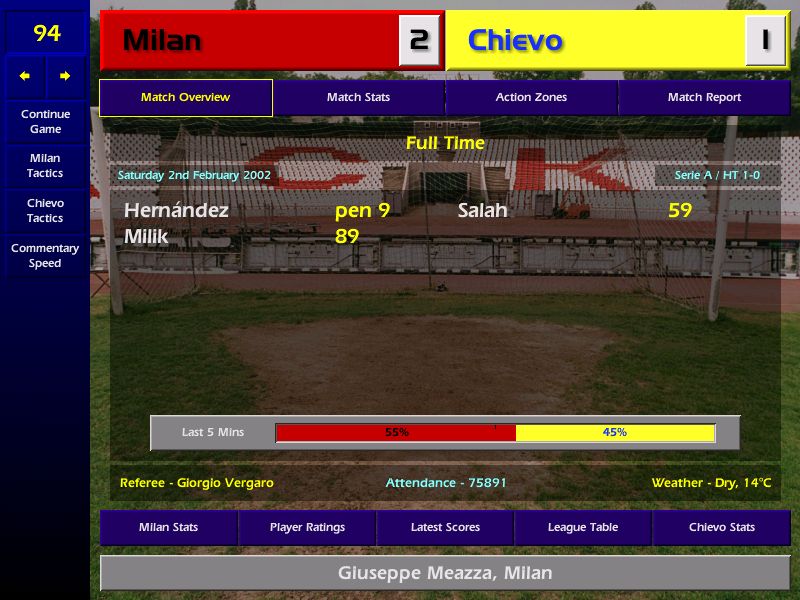Show the Action Zones tab
This screenshot has height=600, width=800.
coord(531,98)
